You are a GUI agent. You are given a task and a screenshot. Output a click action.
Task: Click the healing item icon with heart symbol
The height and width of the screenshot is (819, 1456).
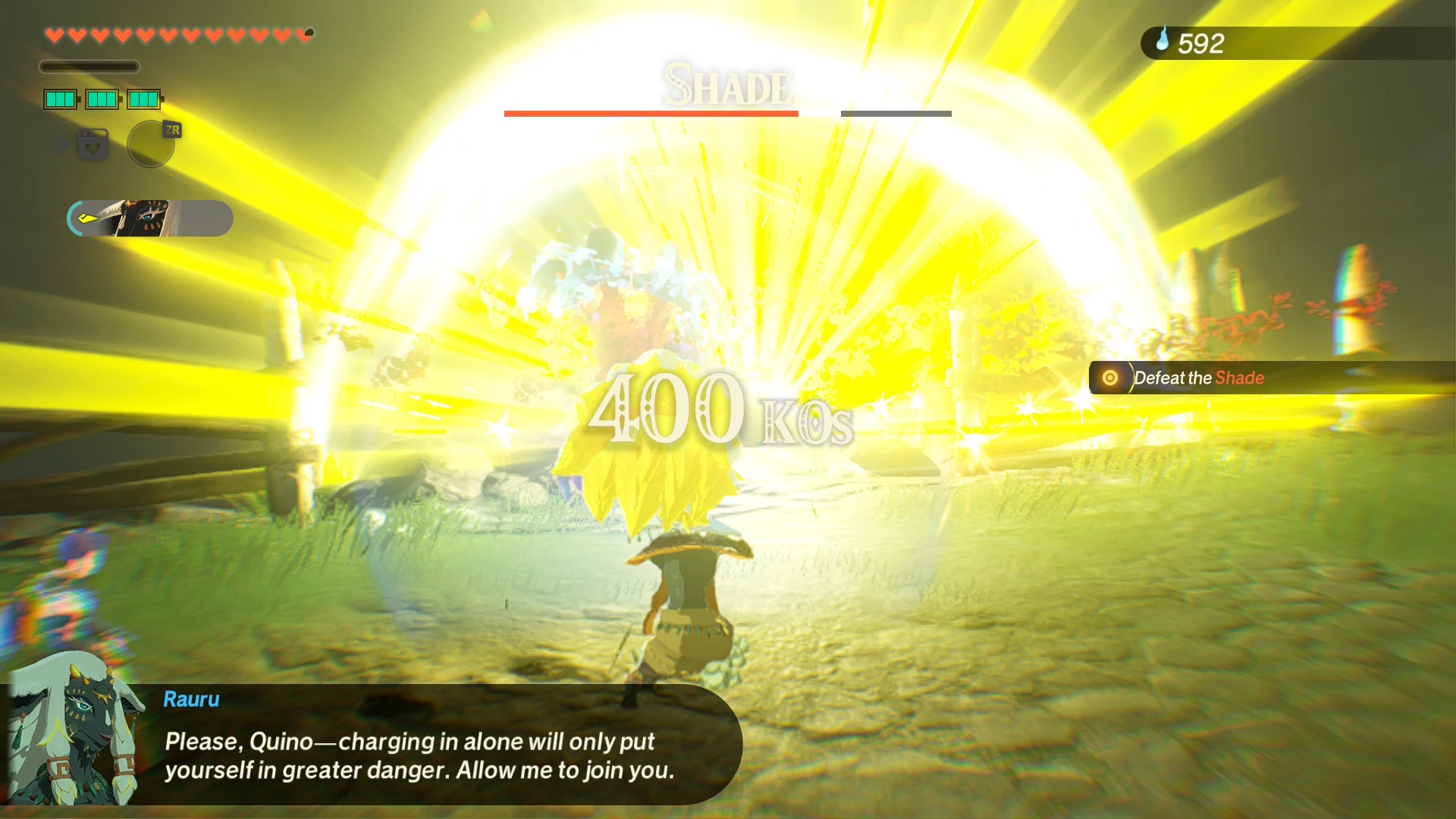point(92,145)
